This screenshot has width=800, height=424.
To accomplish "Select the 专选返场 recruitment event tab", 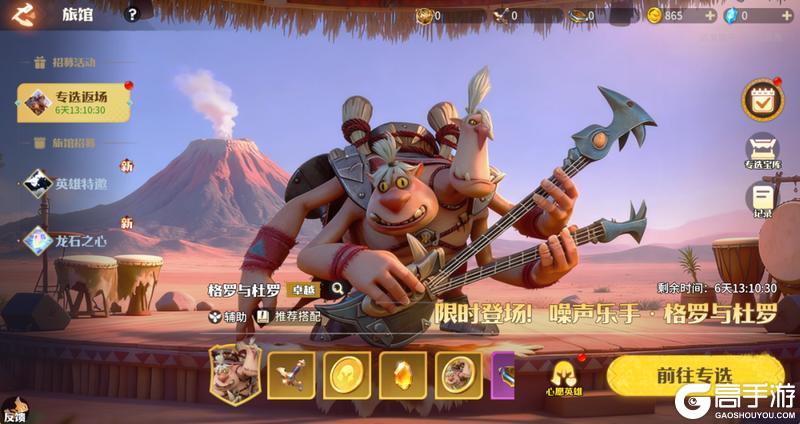I will [x=74, y=102].
